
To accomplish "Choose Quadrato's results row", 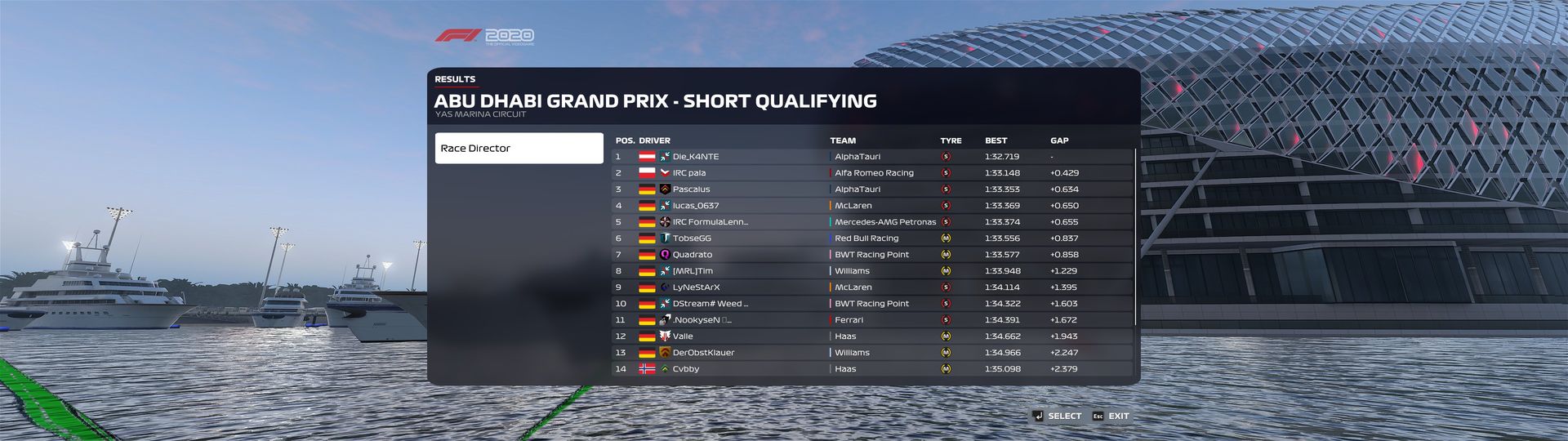I will [871, 255].
